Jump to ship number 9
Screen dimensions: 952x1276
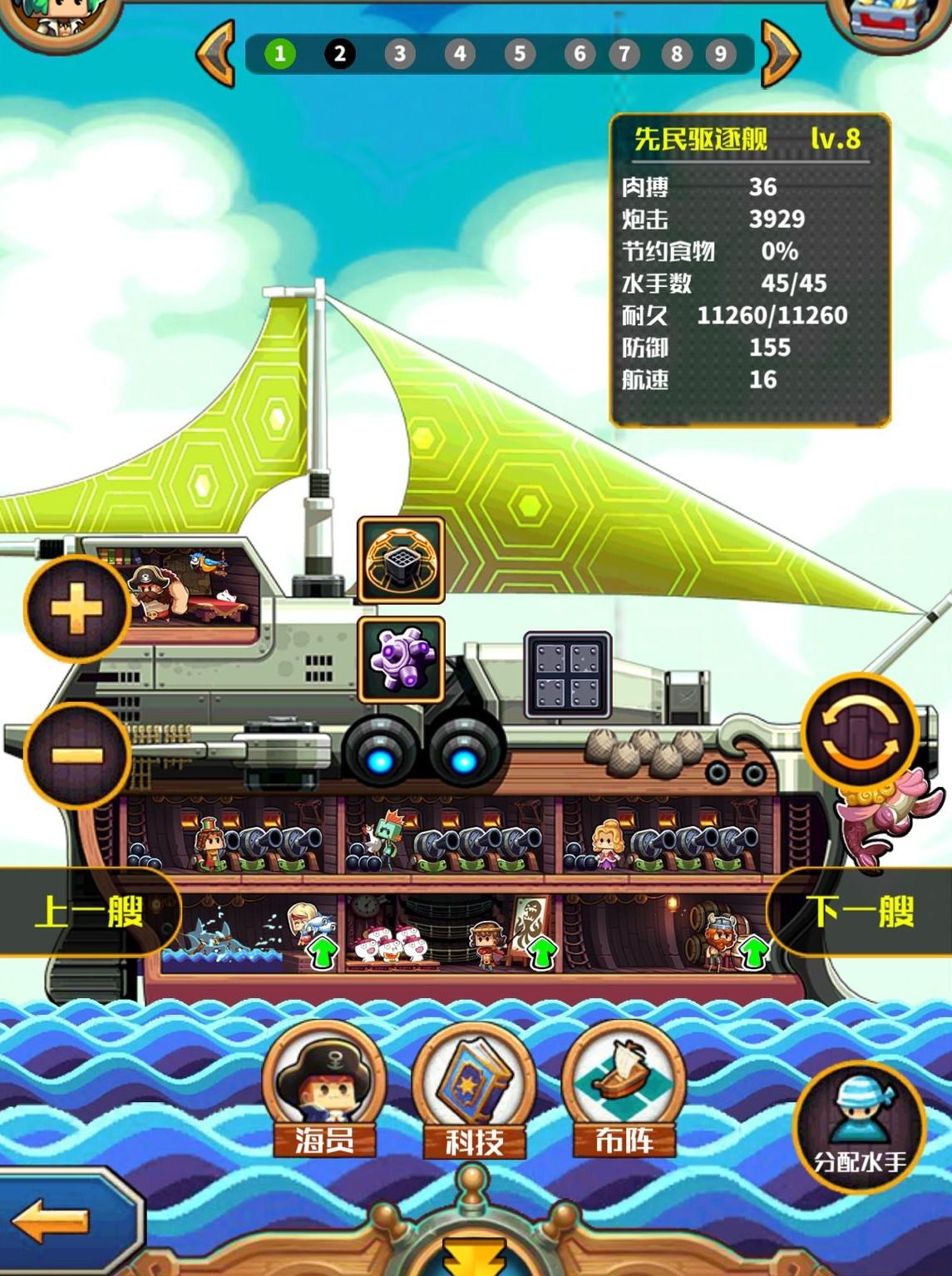(x=720, y=54)
